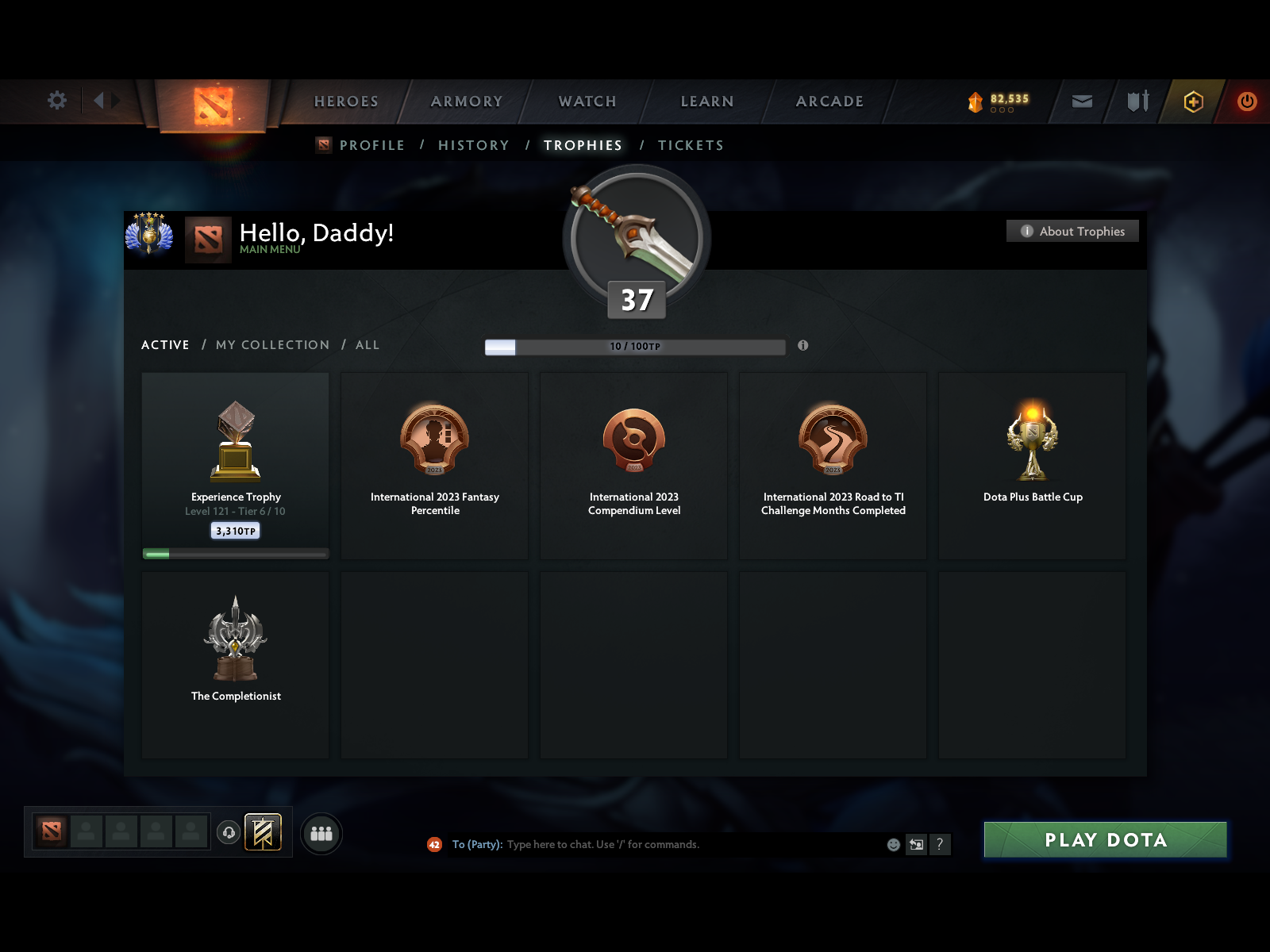1270x952 pixels.
Task: Open notifications via the envelope icon
Action: [1081, 102]
